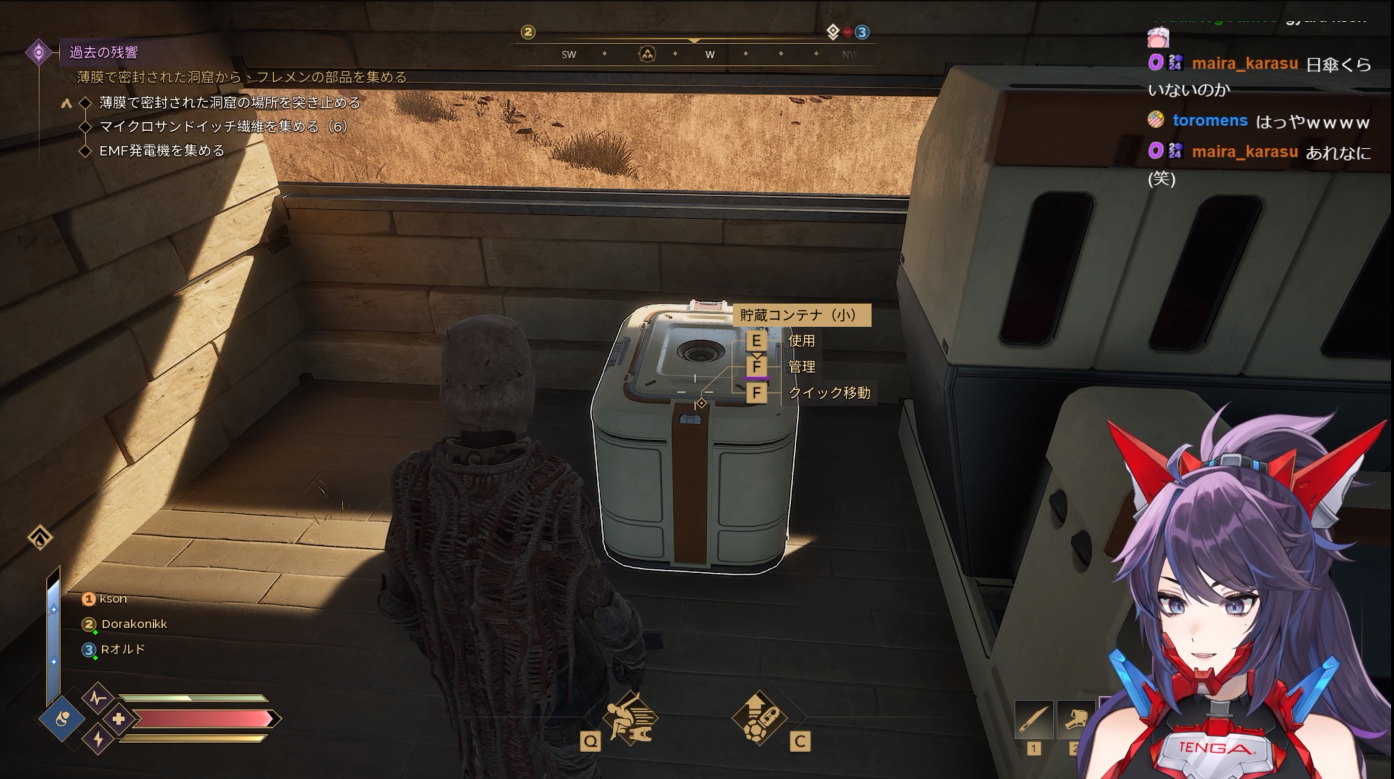The height and width of the screenshot is (779, 1394).
Task: Select the クイック移動 quick transfer option
Action: (x=829, y=393)
